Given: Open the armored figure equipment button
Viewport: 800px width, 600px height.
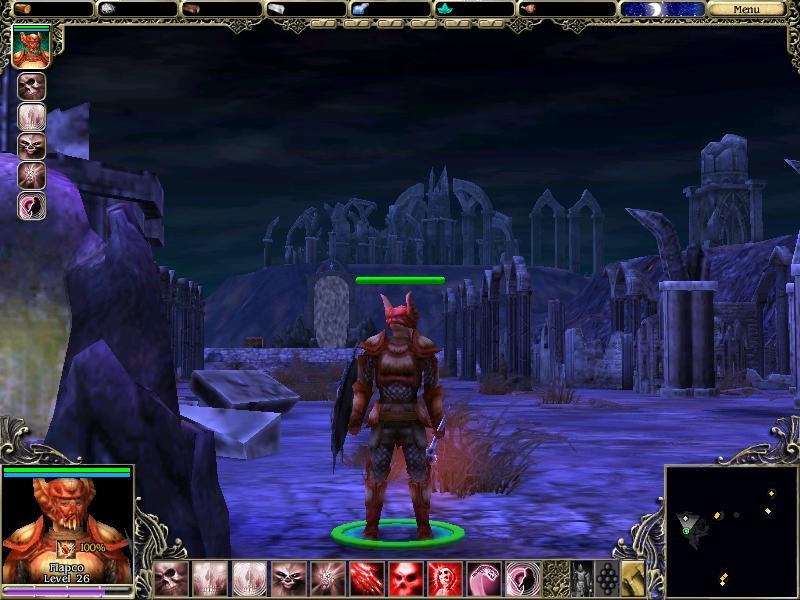Looking at the screenshot, I should pos(581,579).
